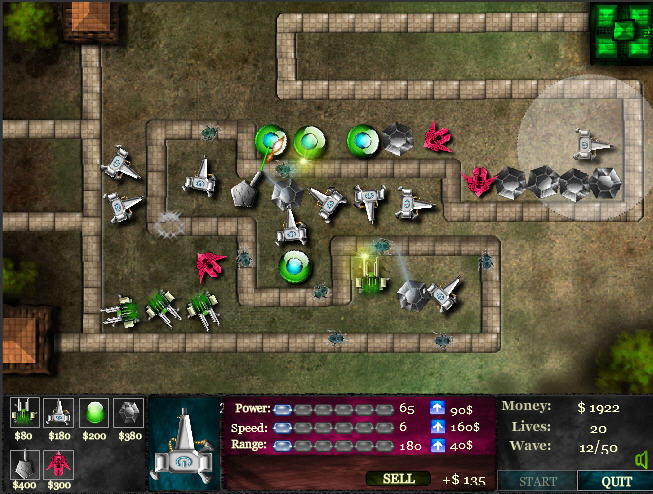Pick the $200 green orb tower
This screenshot has height=494, width=653.
point(95,414)
